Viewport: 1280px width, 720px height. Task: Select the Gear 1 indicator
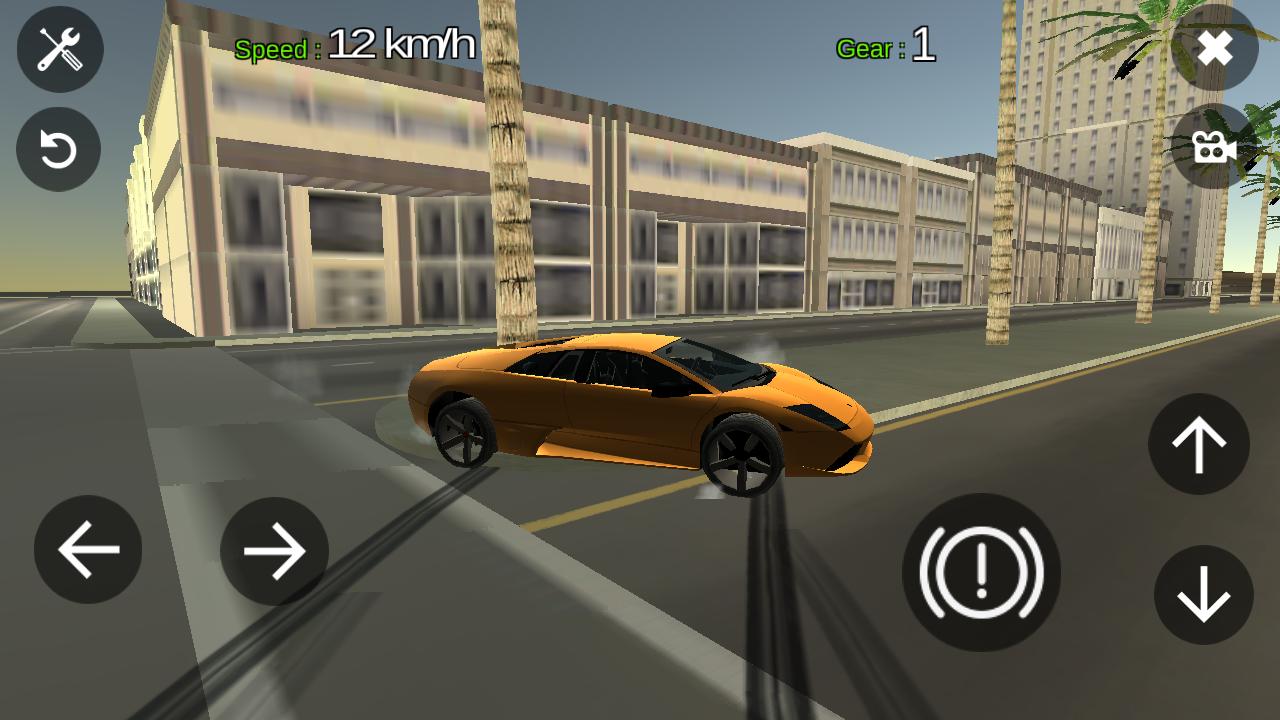[885, 46]
